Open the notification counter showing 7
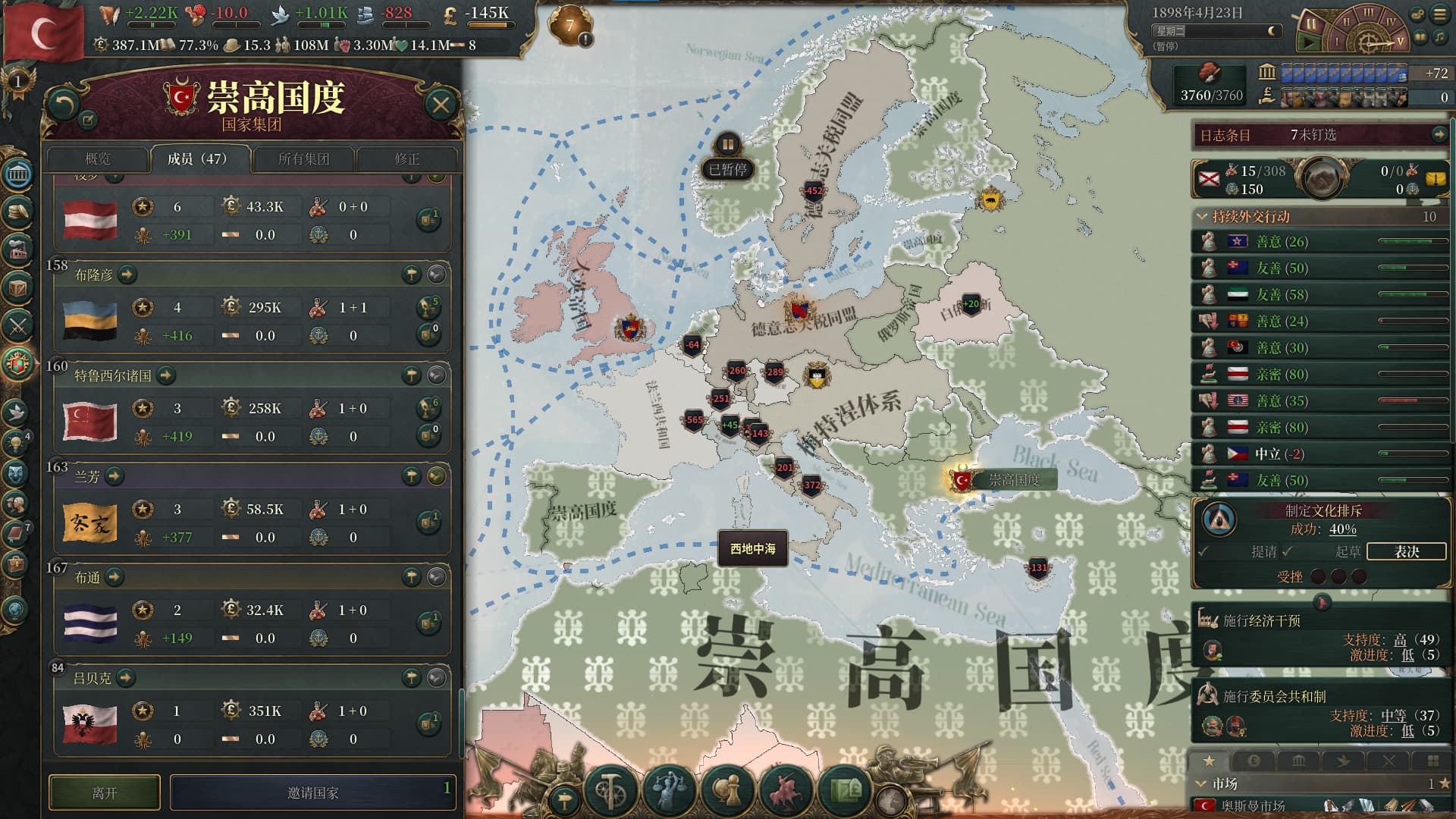This screenshot has width=1456, height=819. click(570, 25)
